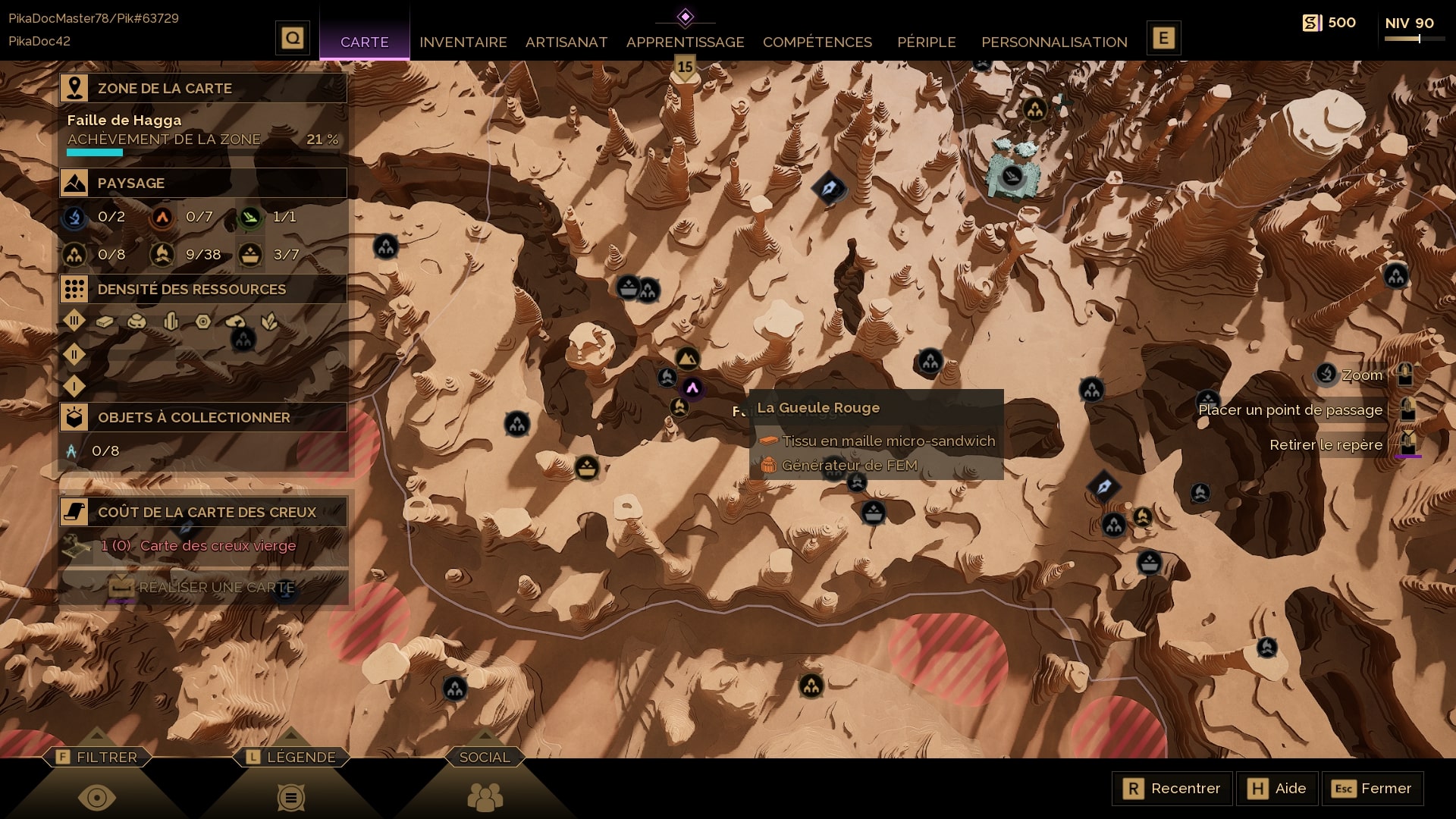Select the Paysage section header
Viewport: 1456px width, 819px height.
coord(203,183)
